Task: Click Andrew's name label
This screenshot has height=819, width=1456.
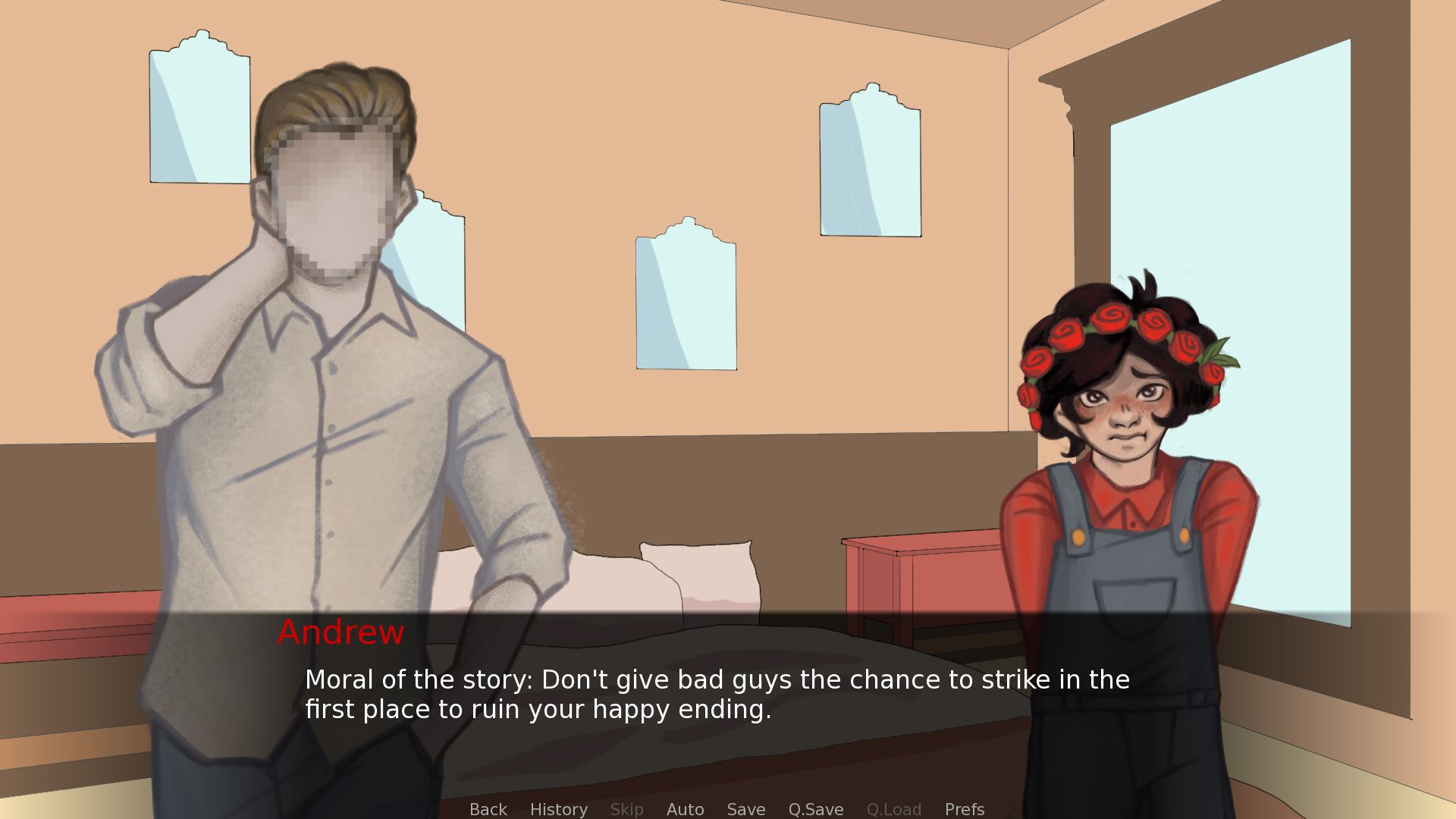Action: point(340,632)
